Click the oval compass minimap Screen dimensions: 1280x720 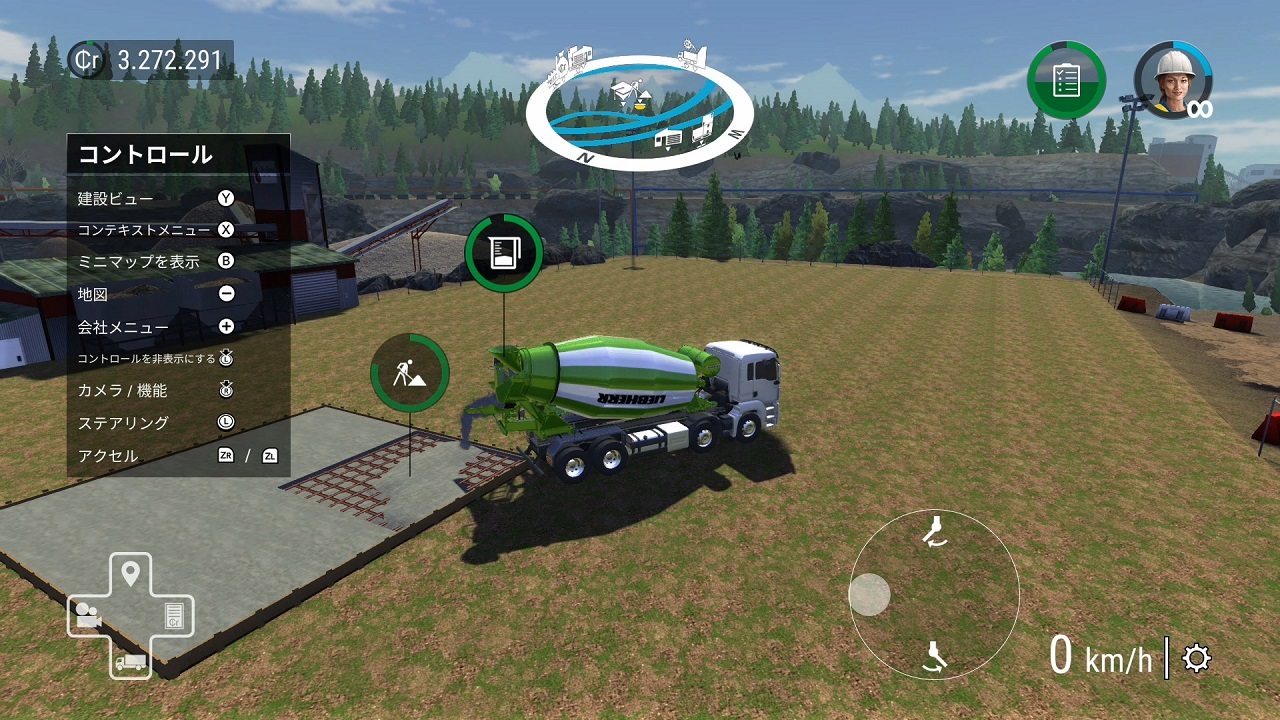(x=639, y=112)
